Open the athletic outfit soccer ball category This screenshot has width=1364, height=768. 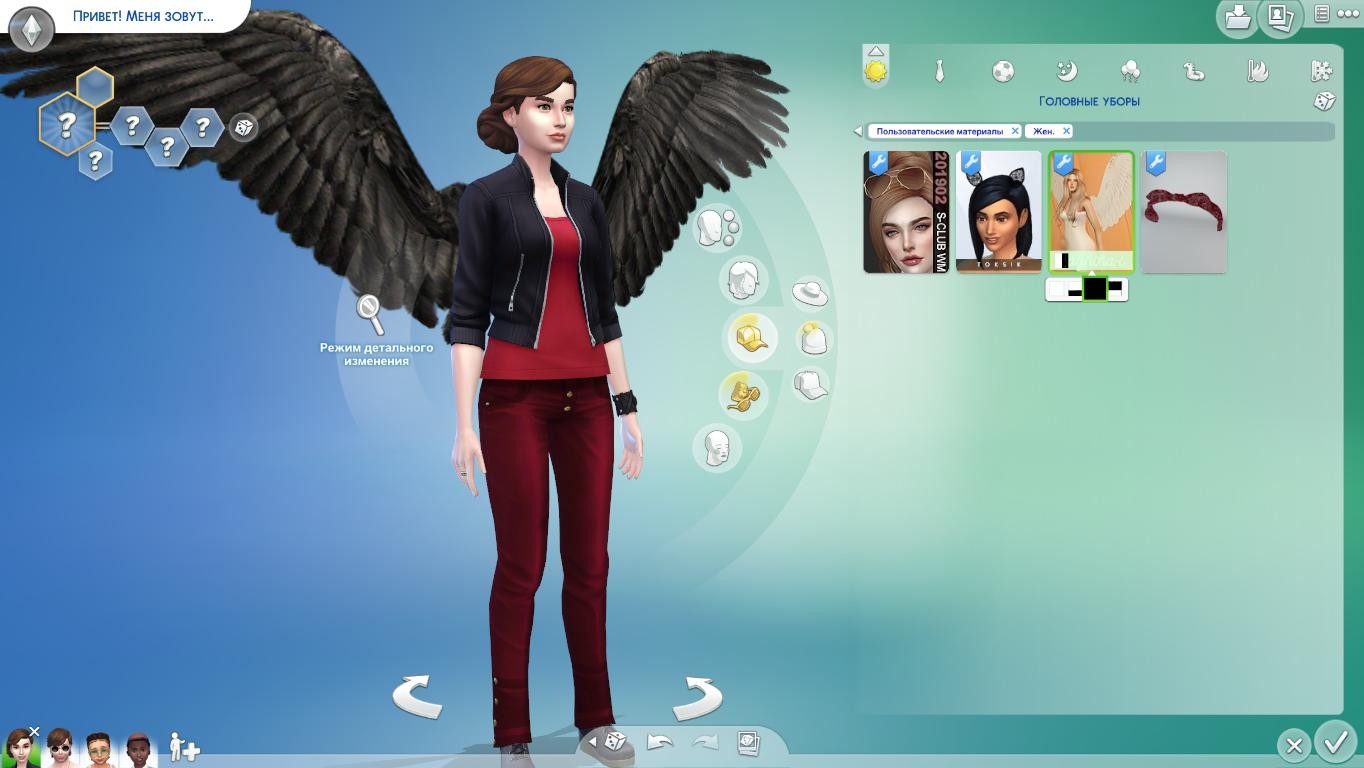coord(1003,71)
